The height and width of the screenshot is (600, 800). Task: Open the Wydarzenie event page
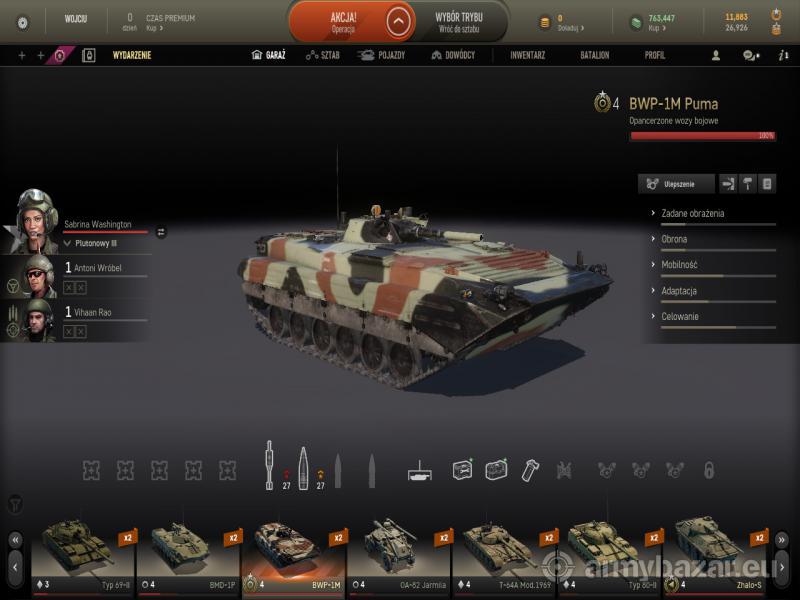pyautogui.click(x=131, y=55)
